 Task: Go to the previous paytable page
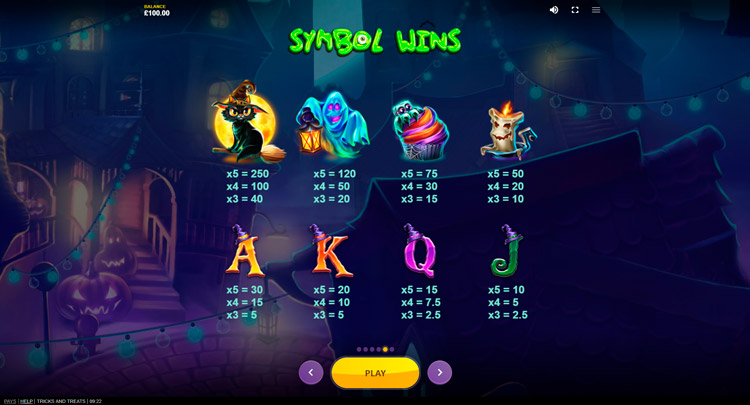tap(311, 373)
